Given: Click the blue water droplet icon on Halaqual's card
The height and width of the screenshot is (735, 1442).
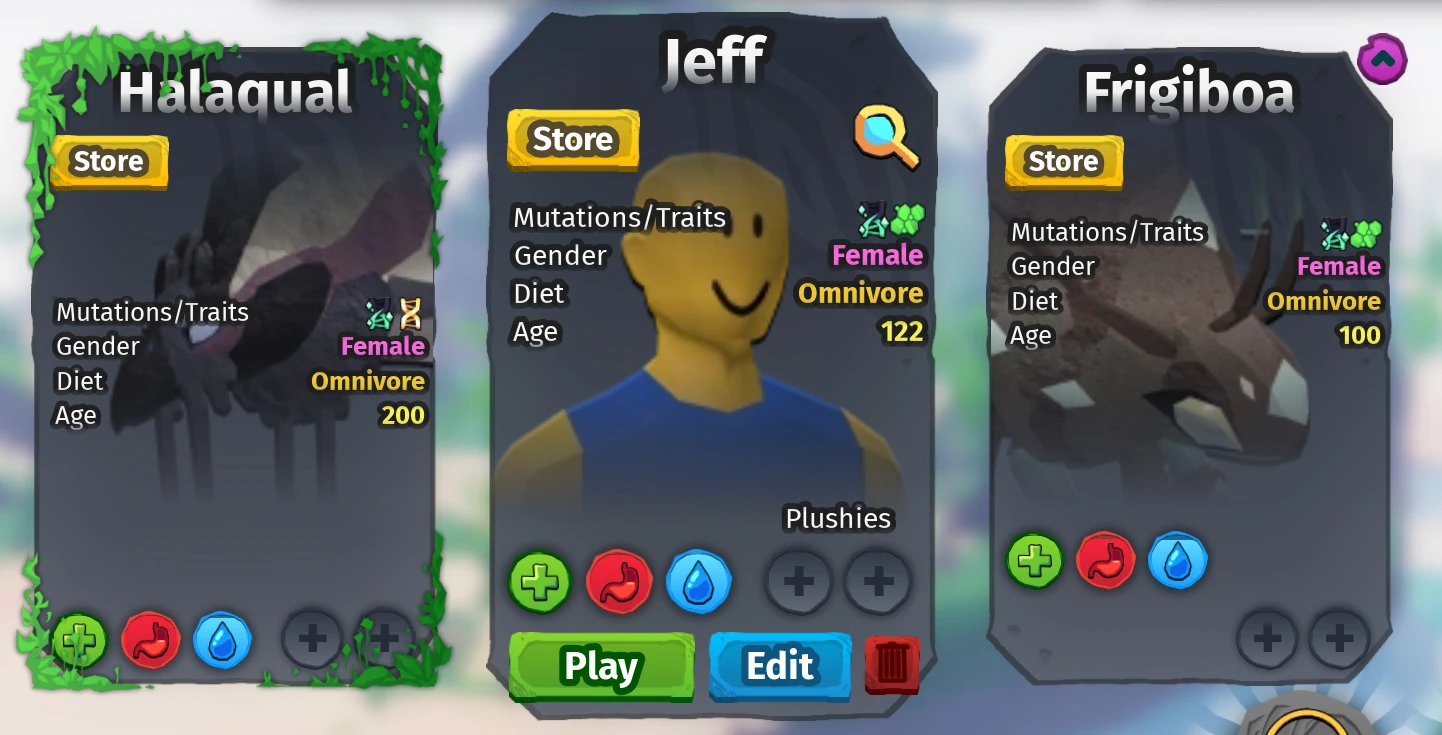Looking at the screenshot, I should click(x=222, y=640).
